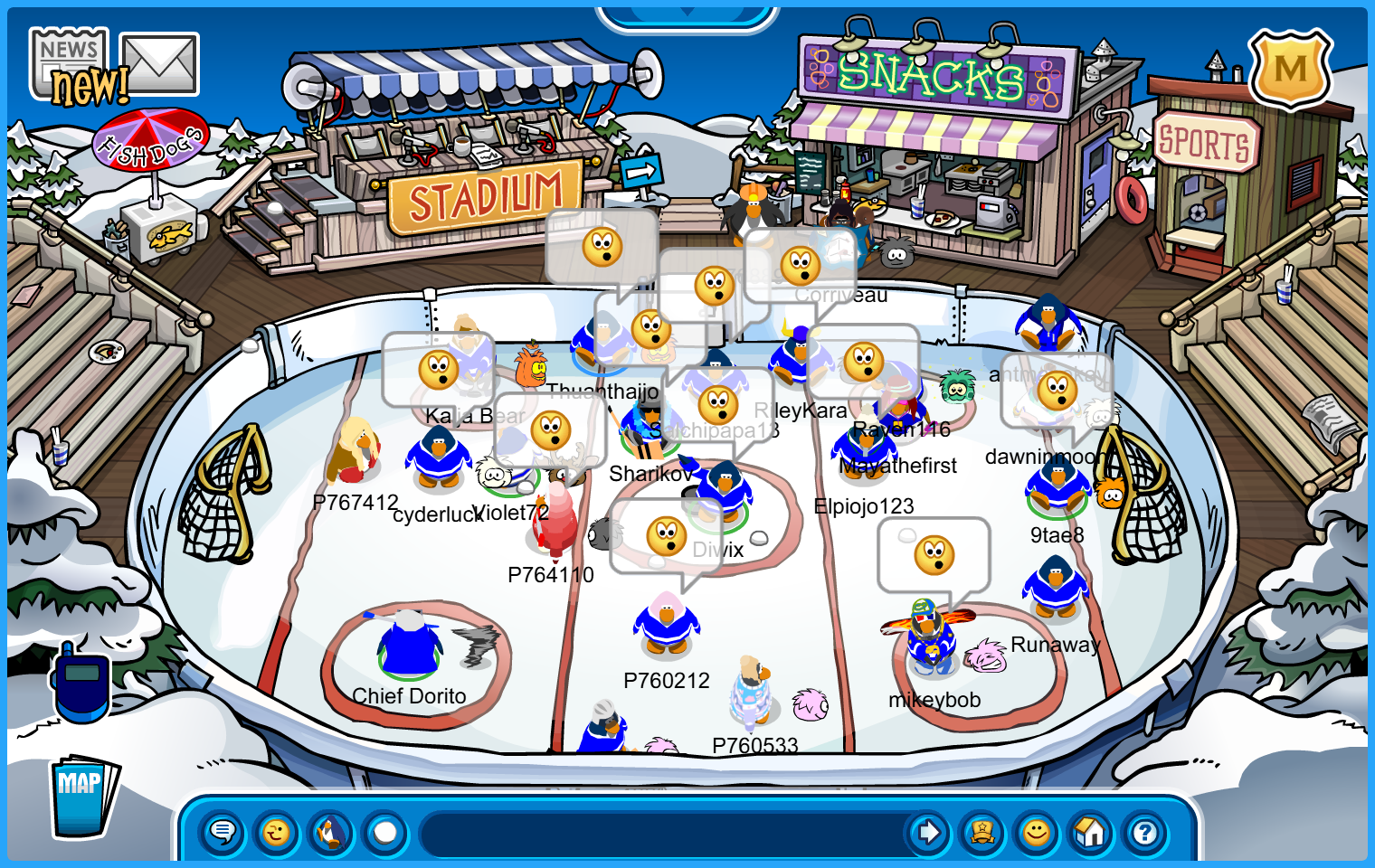Open the speech bubble quick-chat menu
This screenshot has width=1375, height=868.
click(223, 832)
